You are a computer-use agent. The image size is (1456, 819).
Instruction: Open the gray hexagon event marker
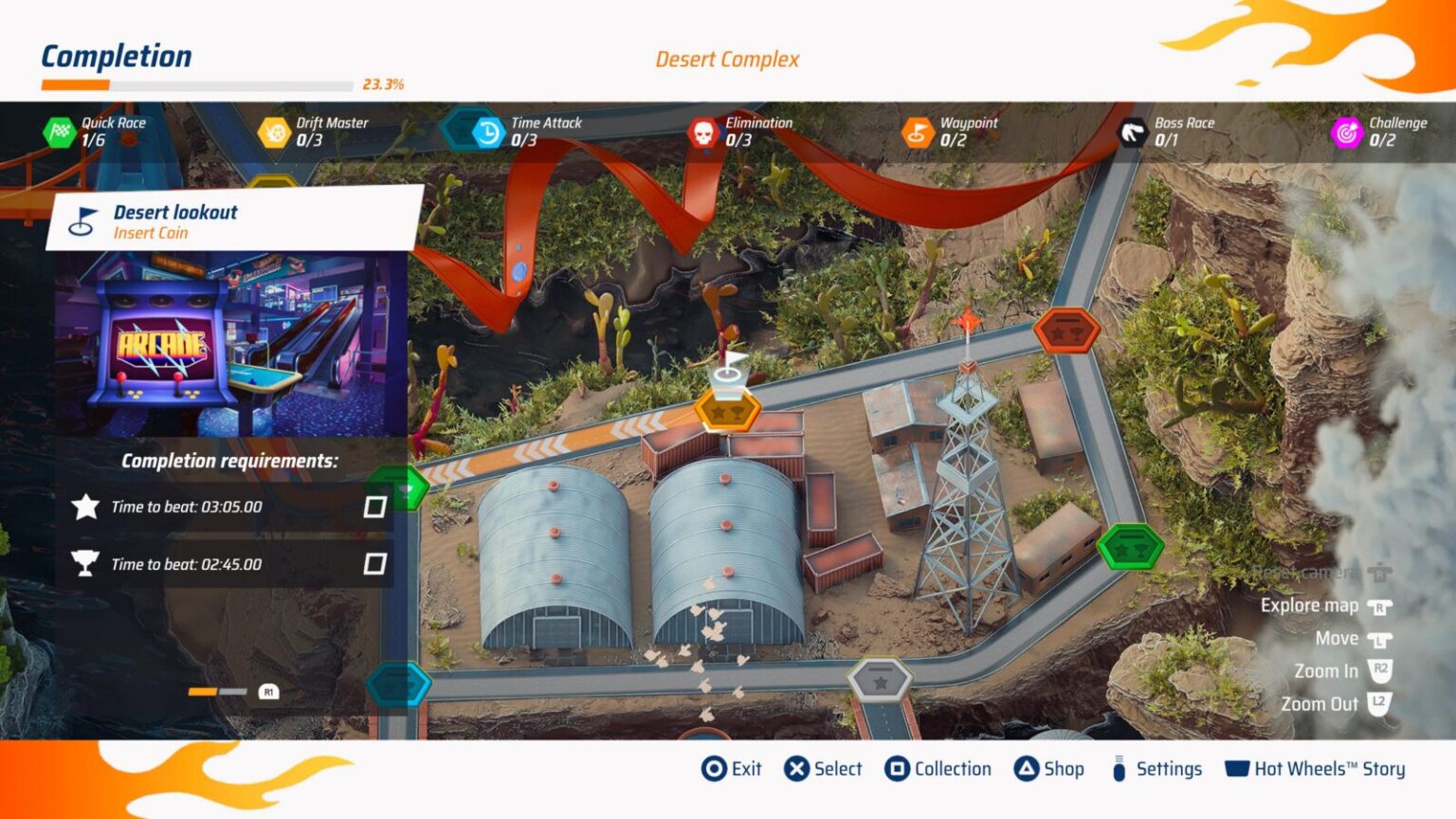click(882, 679)
